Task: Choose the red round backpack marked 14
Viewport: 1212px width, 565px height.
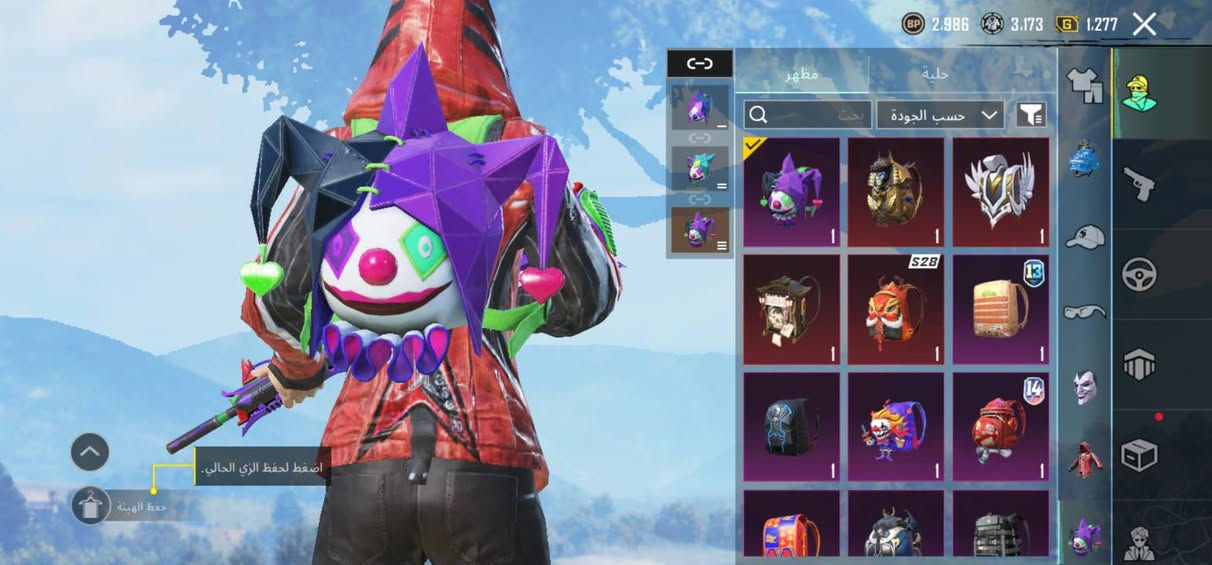Action: pos(1000,426)
